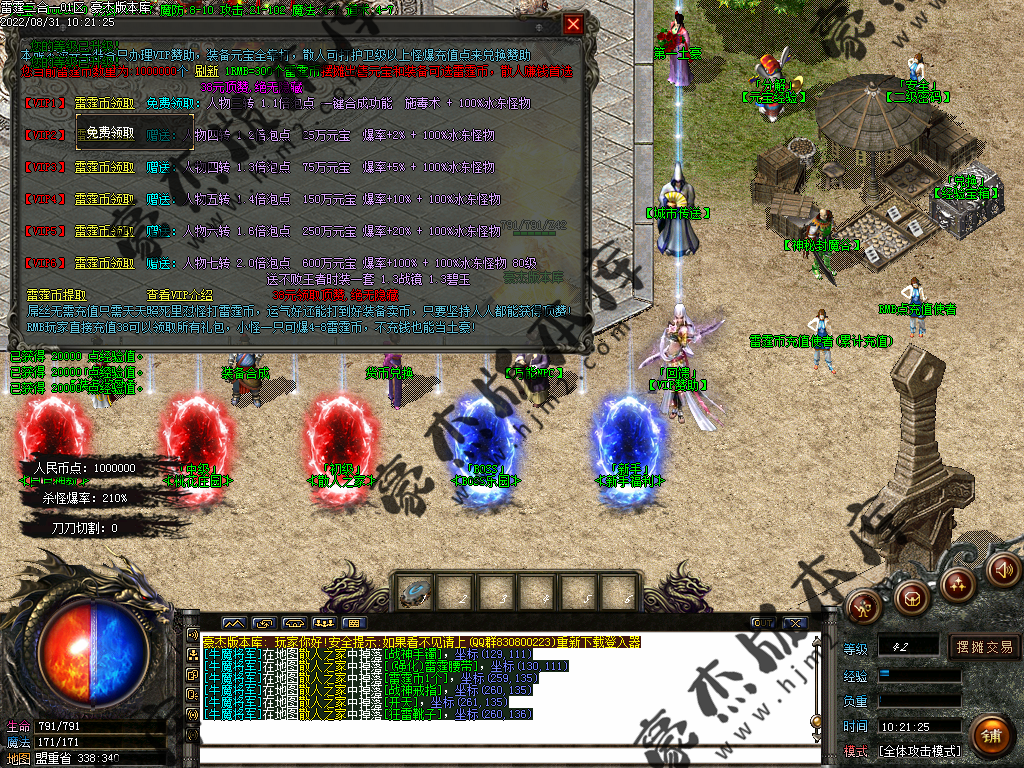Choose the VIP4 雷霆币领取 link

(x=104, y=199)
